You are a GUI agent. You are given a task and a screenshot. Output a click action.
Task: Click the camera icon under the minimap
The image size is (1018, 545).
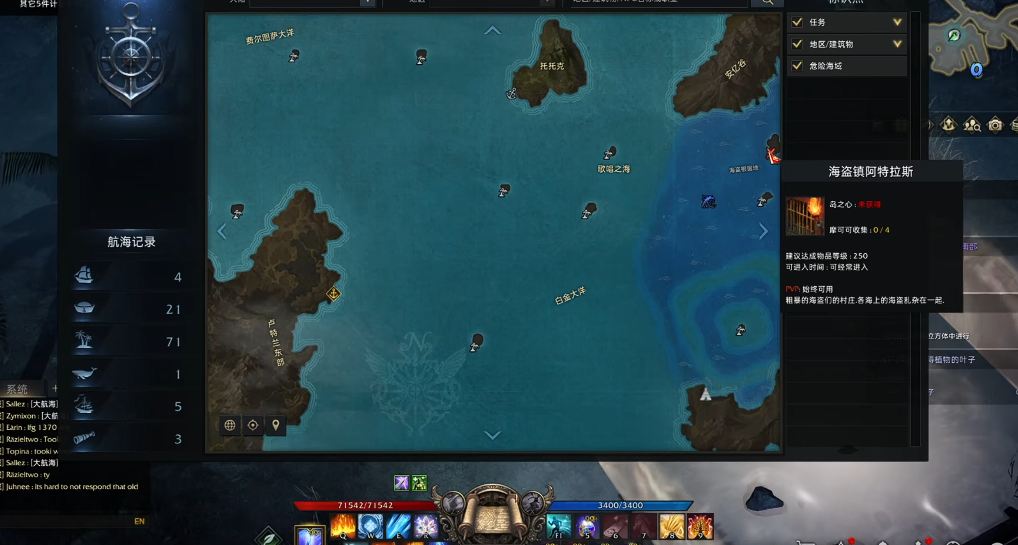coord(995,125)
